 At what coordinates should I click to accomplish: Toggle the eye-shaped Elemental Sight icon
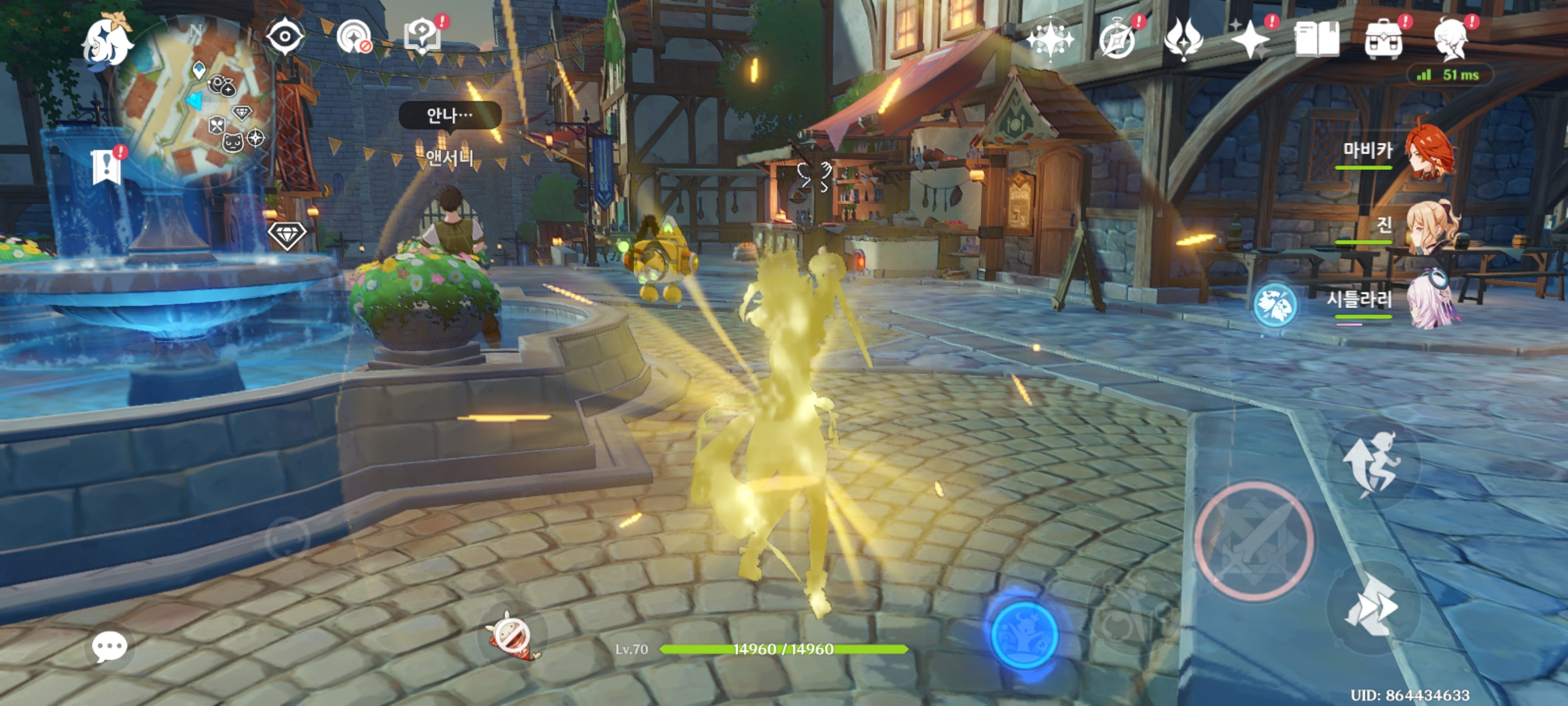(x=285, y=36)
